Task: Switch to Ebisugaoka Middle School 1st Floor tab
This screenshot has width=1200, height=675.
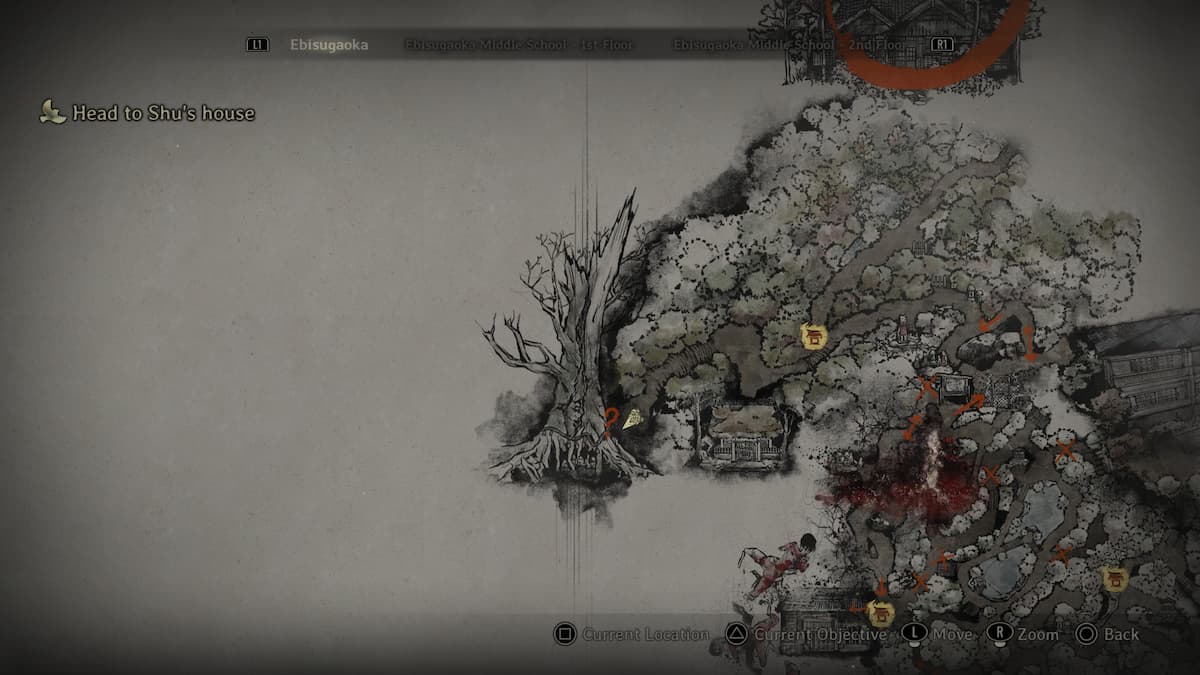Action: coord(519,45)
